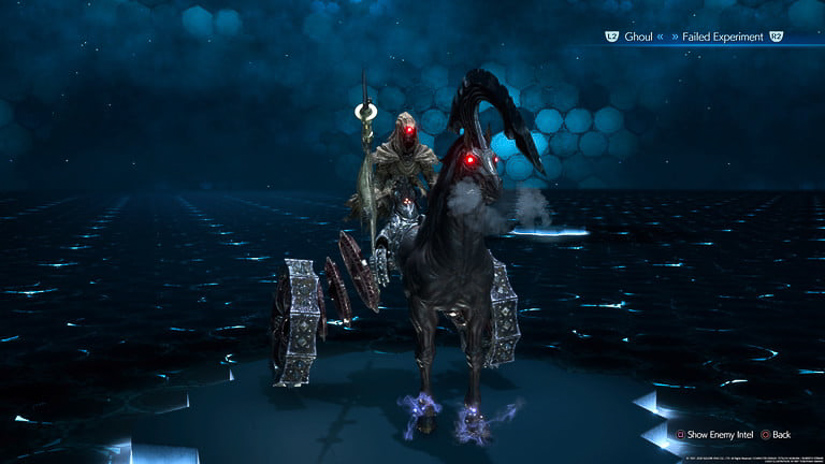Screen dimensions: 825x464
Task: Click the Back label to exit
Action: 782,435
